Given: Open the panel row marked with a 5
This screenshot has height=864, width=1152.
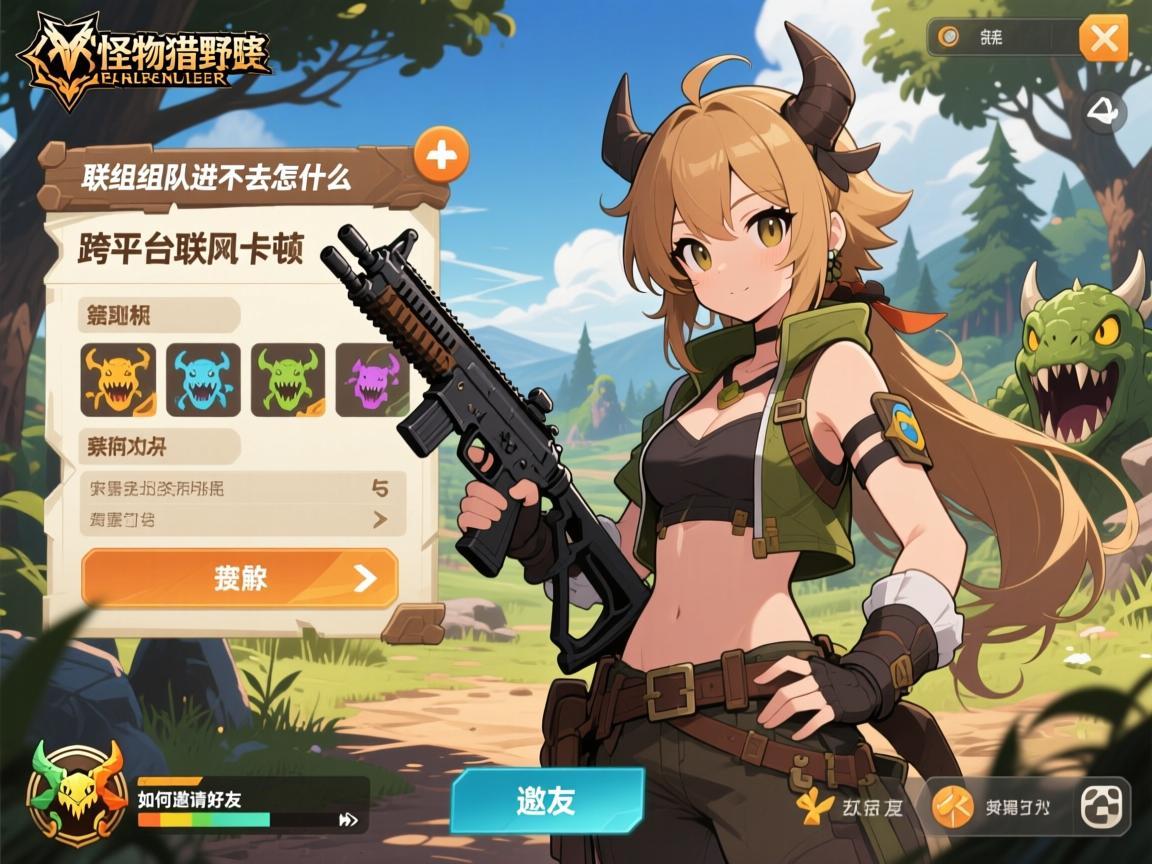Looking at the screenshot, I should pos(242,488).
